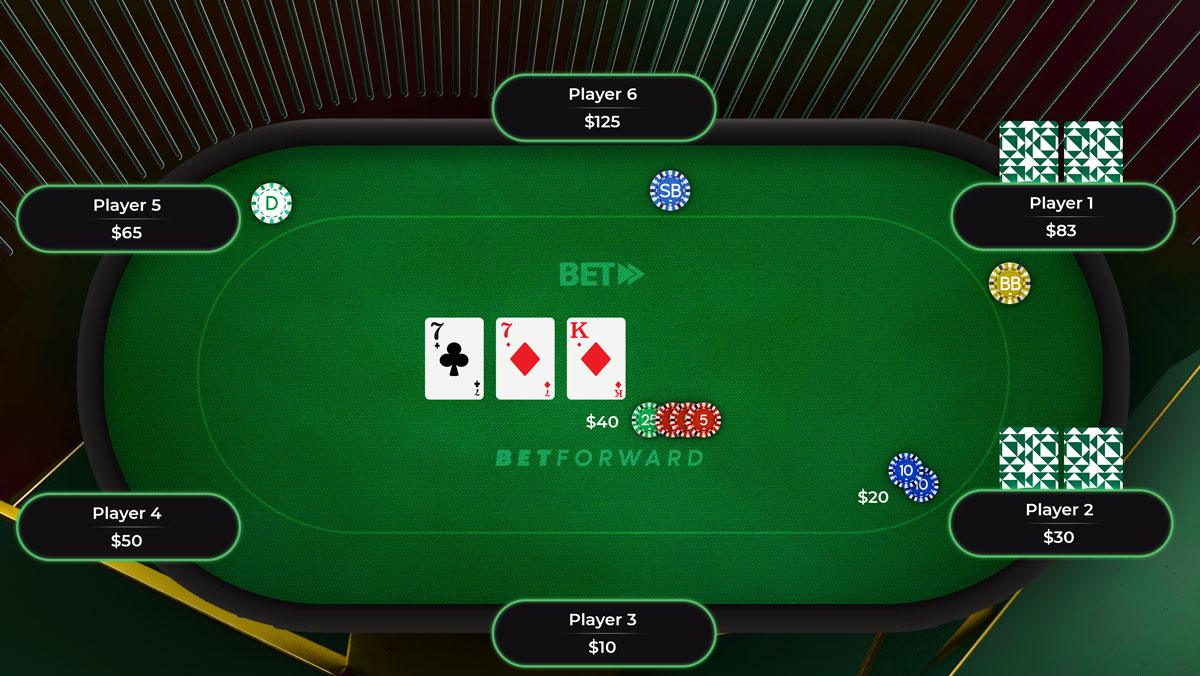
Task: Select the seven of clubs card
Action: pos(454,359)
